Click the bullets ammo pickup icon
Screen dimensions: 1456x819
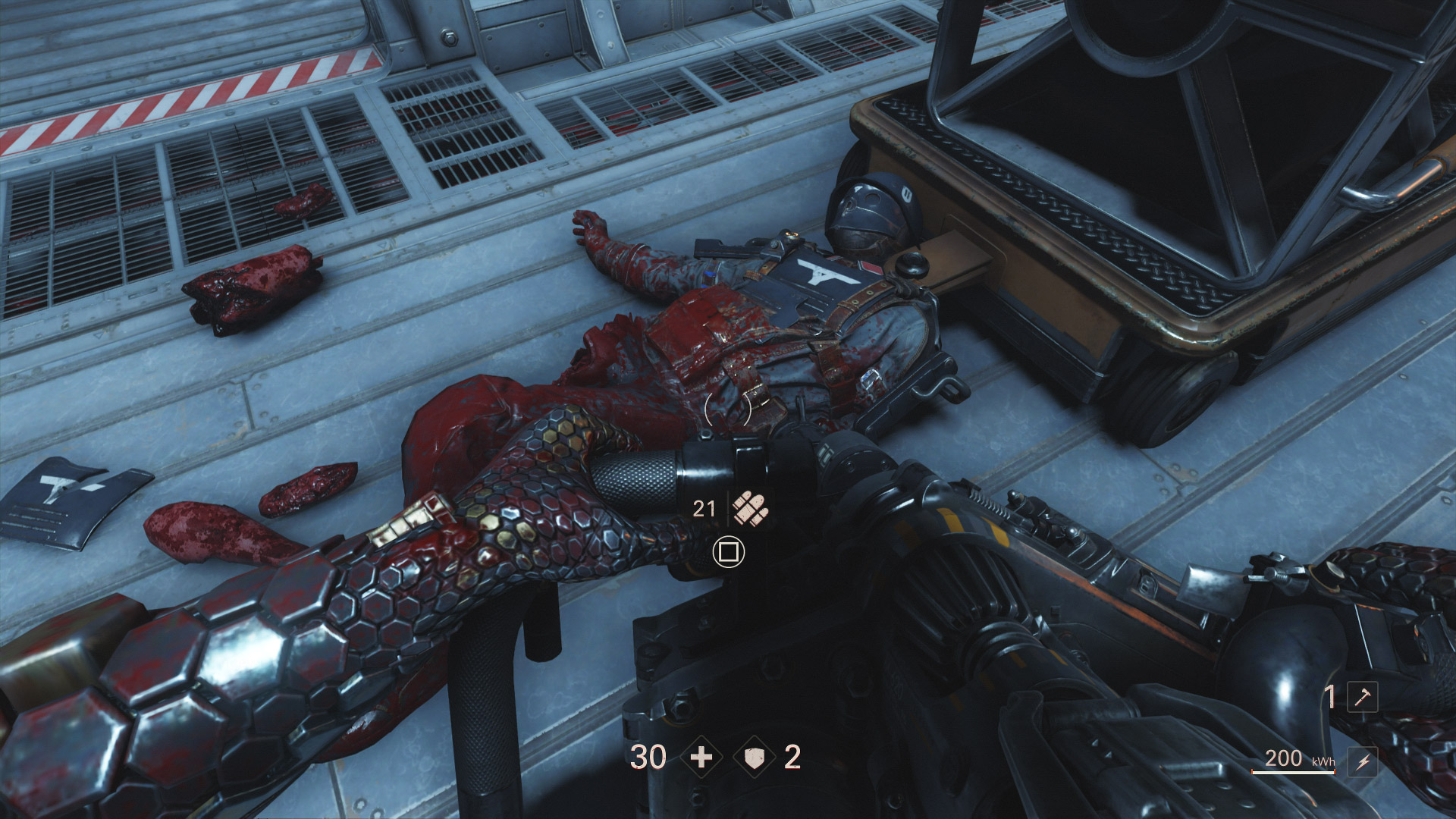click(751, 508)
